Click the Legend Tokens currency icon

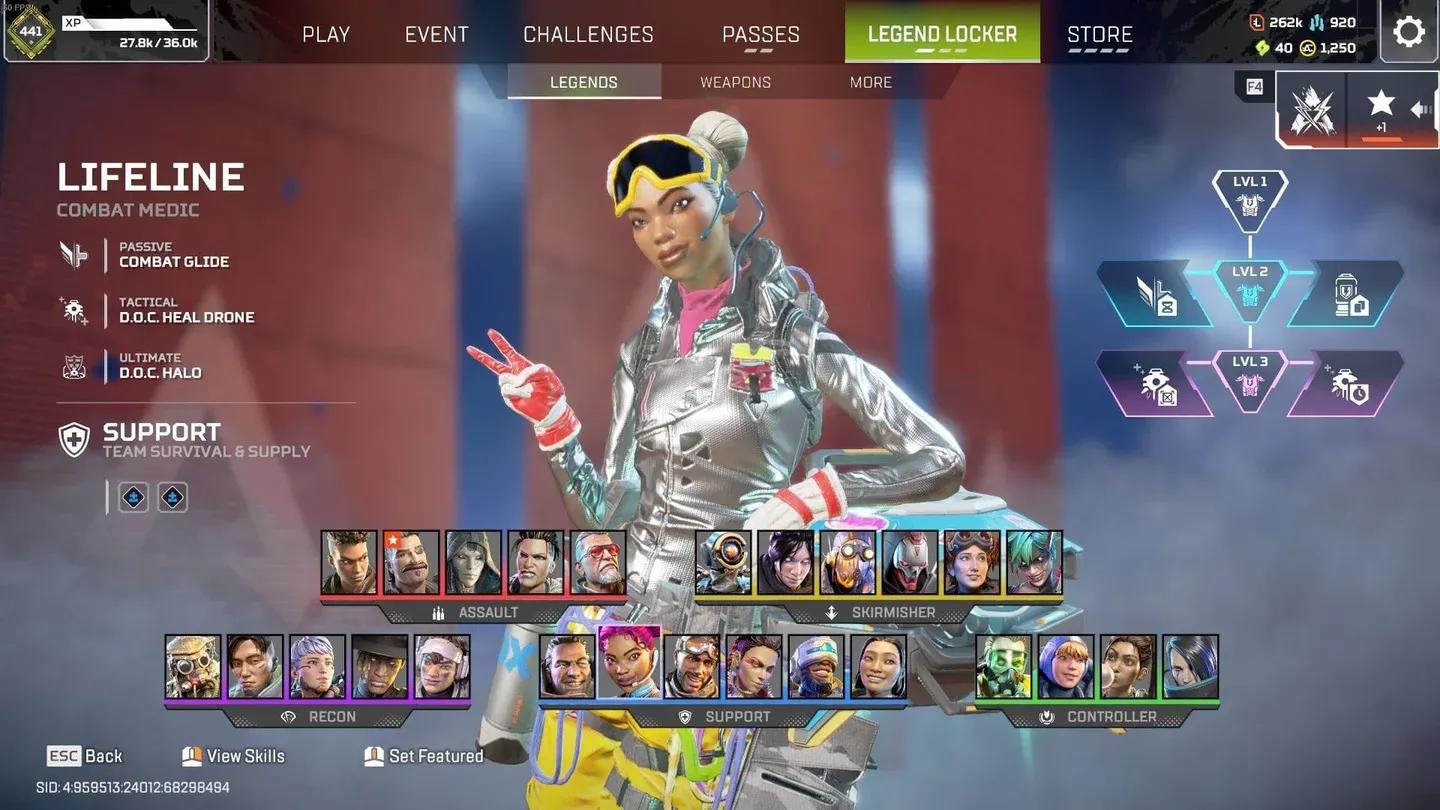click(x=1256, y=22)
